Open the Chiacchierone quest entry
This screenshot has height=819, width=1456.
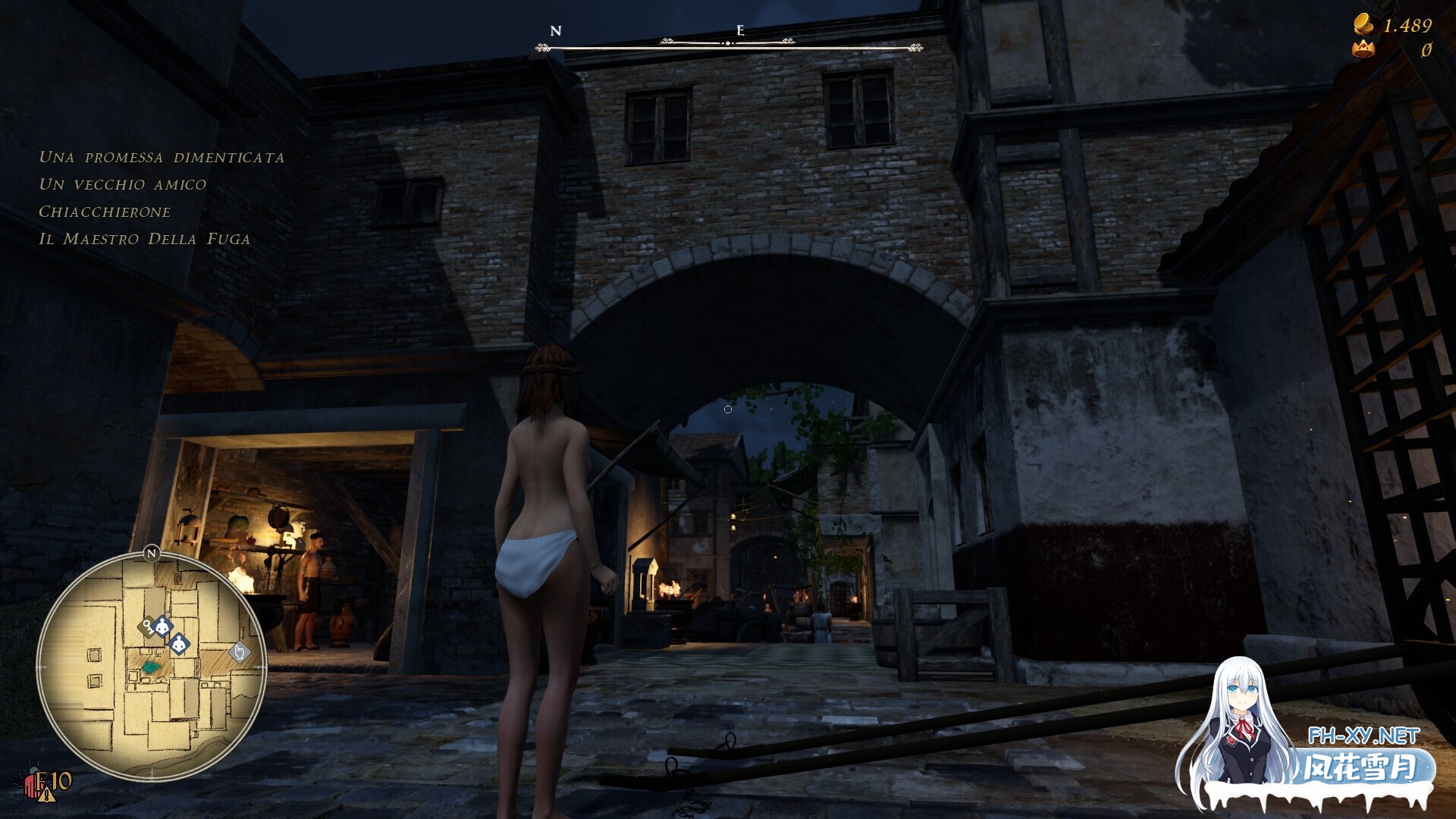click(105, 212)
